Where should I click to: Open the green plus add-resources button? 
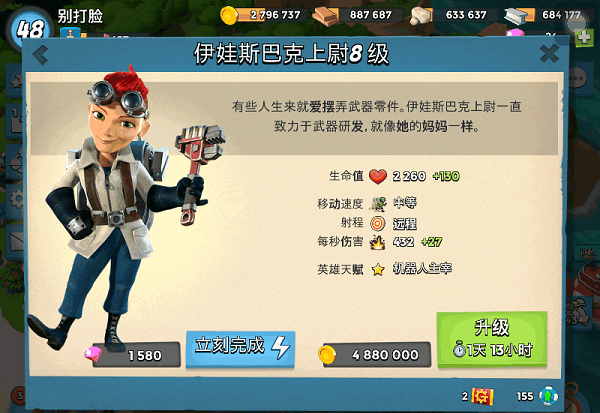pos(585,37)
